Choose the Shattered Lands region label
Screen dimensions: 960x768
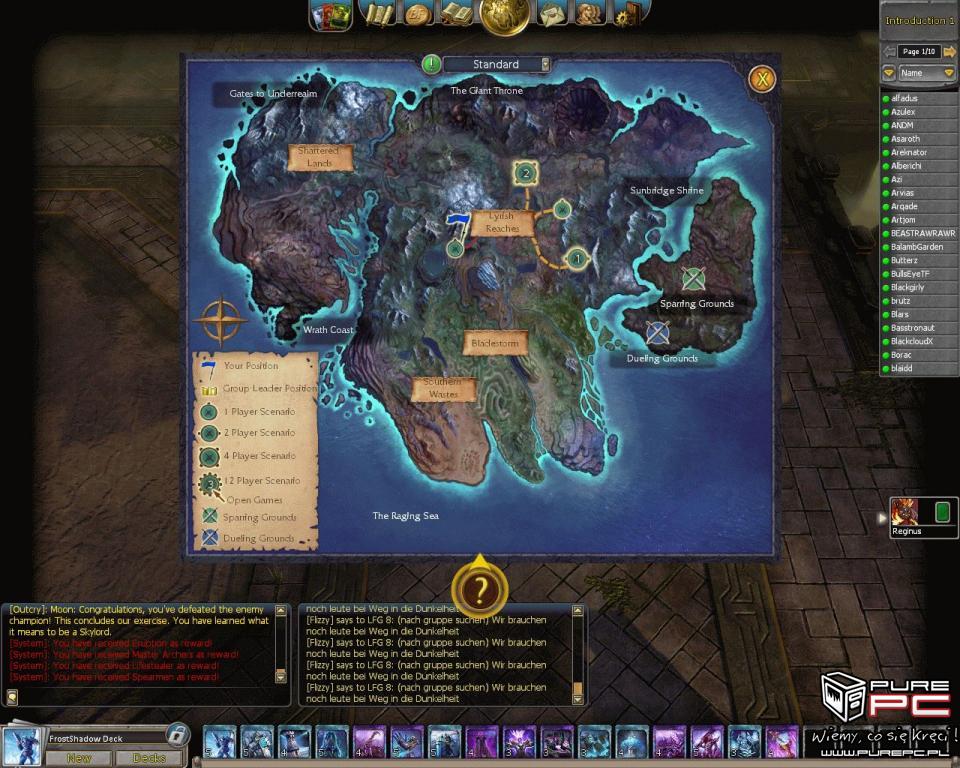pyautogui.click(x=320, y=157)
